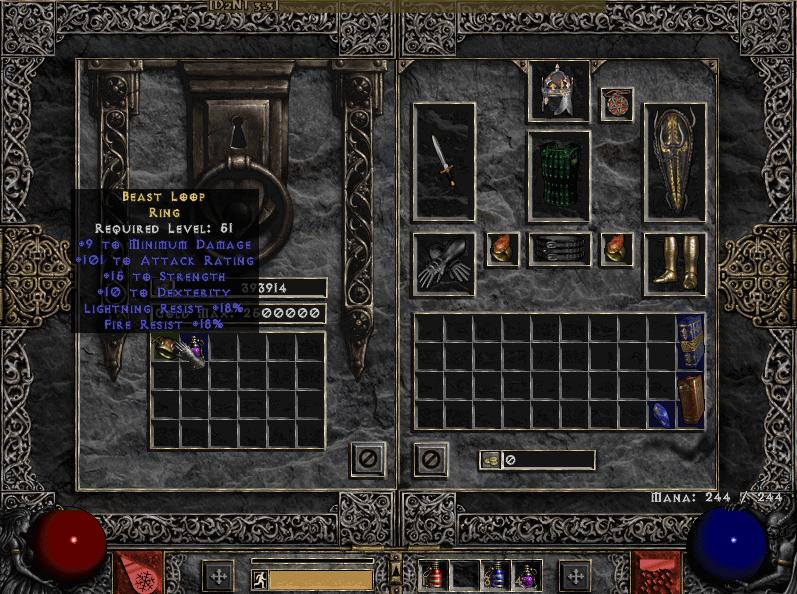Select the ring right of the belt
797x594 pixels.
(617, 249)
